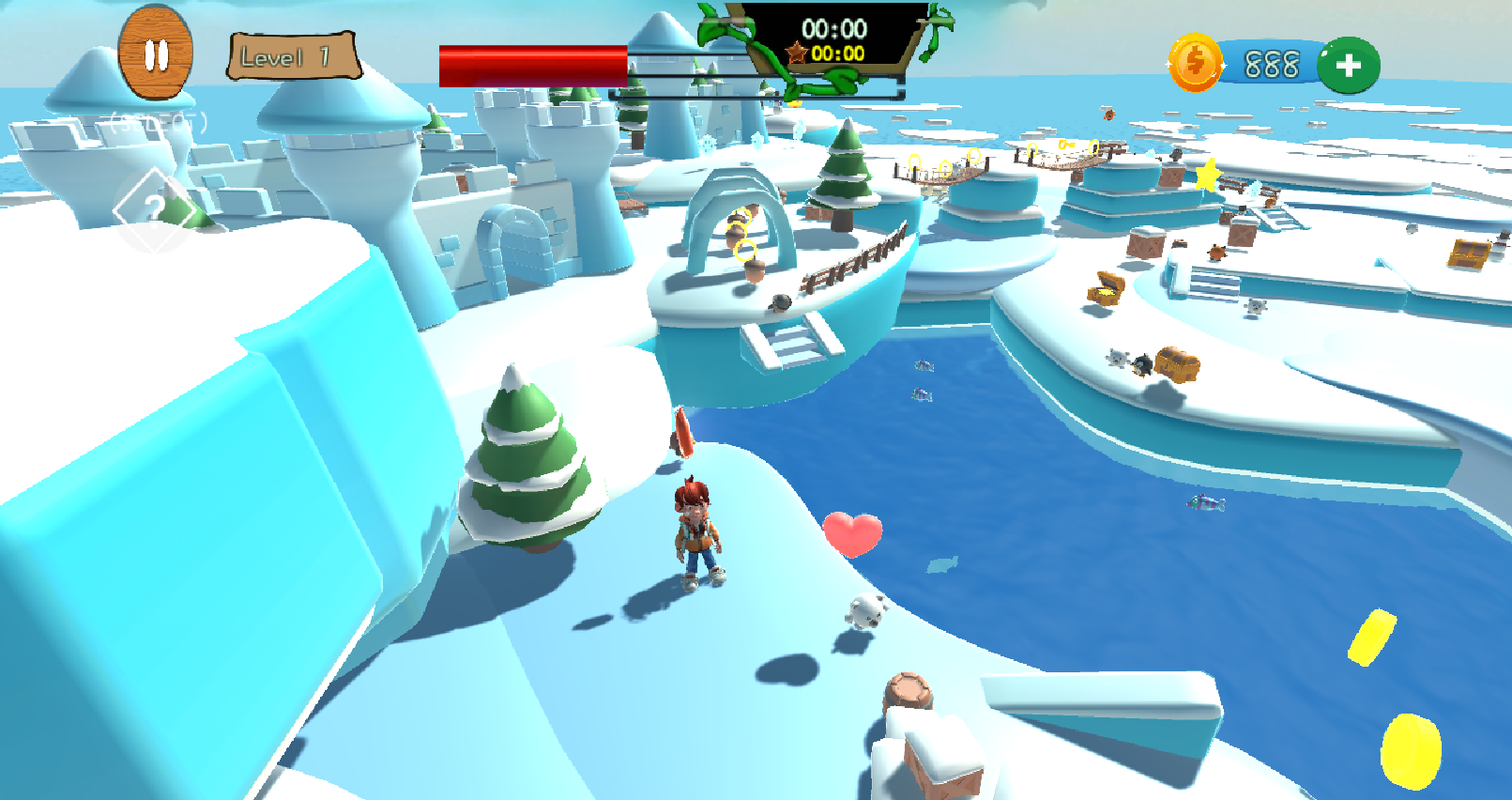Screen dimensions: 1512x800
Task: Pause the game with the wooden button
Action: click(156, 54)
